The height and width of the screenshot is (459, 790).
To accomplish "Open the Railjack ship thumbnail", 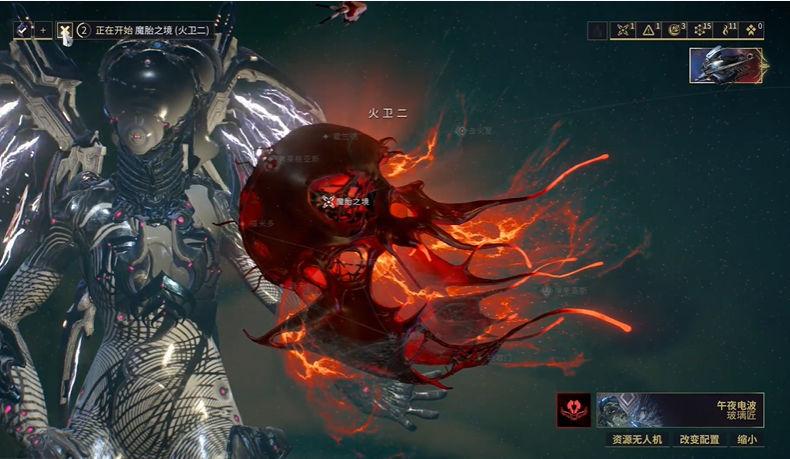I will click(727, 66).
